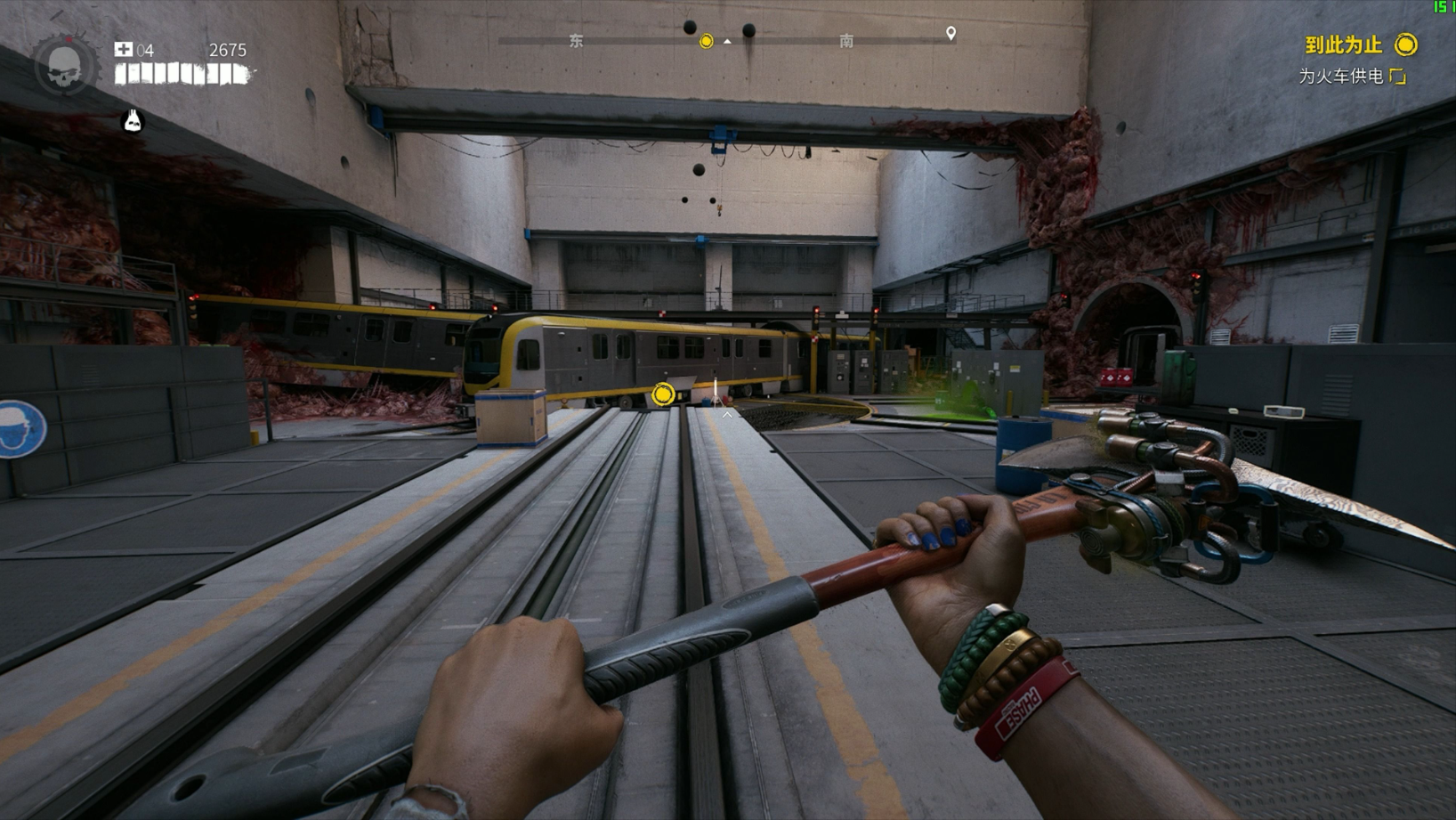Select the white location pin on the compass

click(x=950, y=34)
